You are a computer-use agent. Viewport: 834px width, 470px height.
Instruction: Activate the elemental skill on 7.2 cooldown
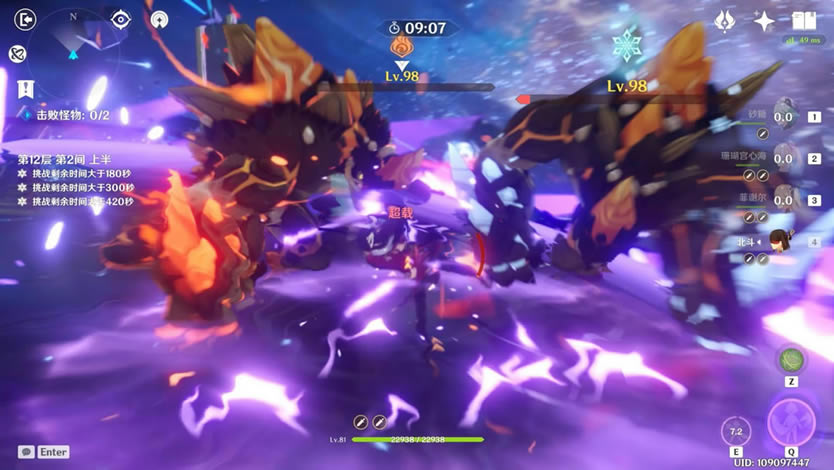click(737, 432)
